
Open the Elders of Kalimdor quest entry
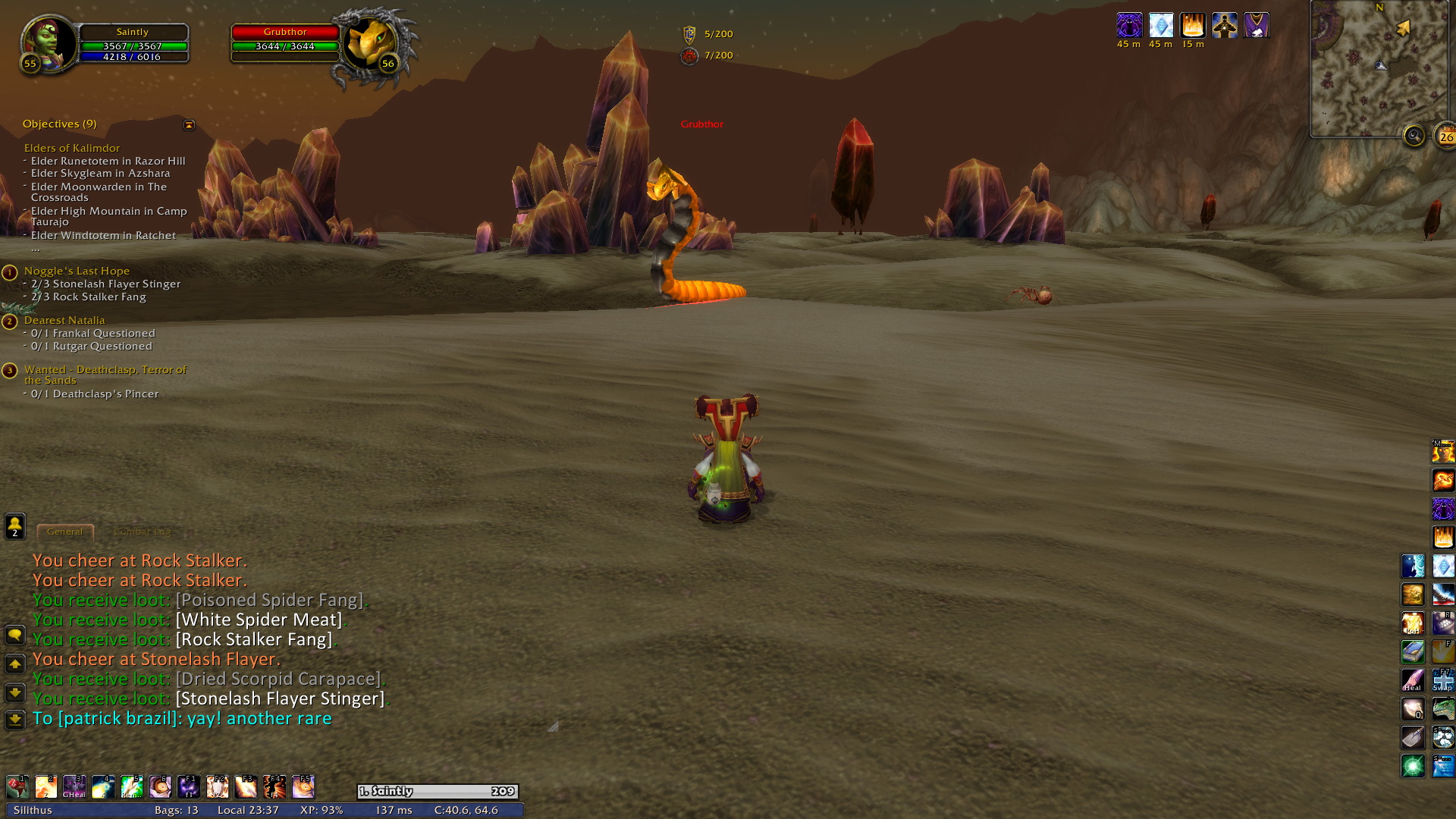72,148
